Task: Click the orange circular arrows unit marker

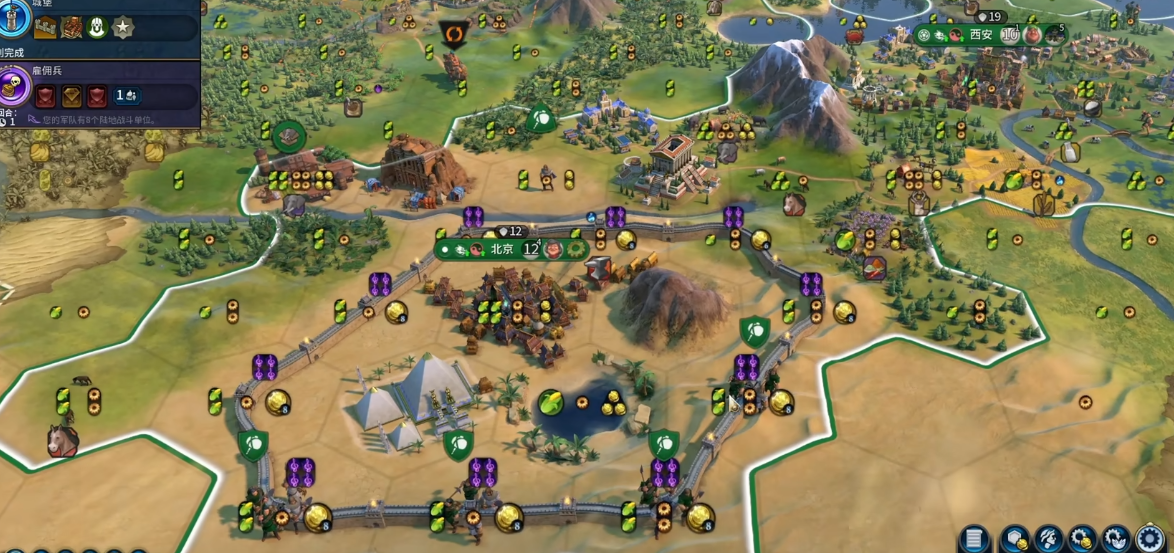Action: click(455, 35)
